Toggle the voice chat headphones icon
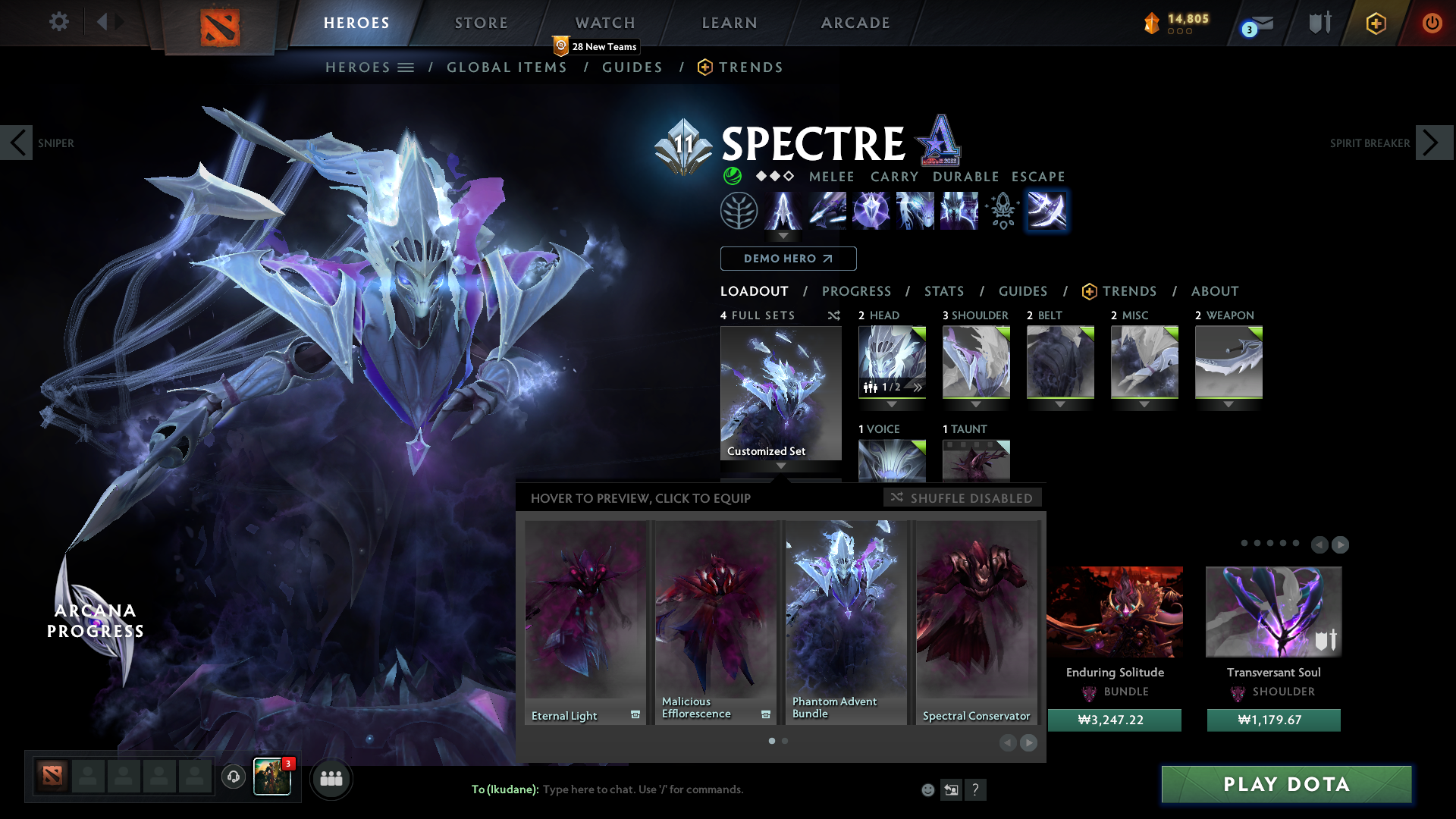Screen dimensions: 1456x819 click(x=233, y=777)
